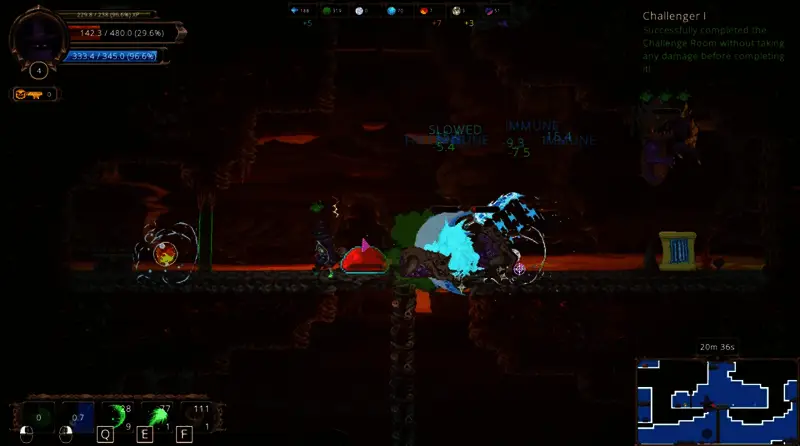Select the green crescent ability slot
The image size is (800, 446).
(118, 415)
